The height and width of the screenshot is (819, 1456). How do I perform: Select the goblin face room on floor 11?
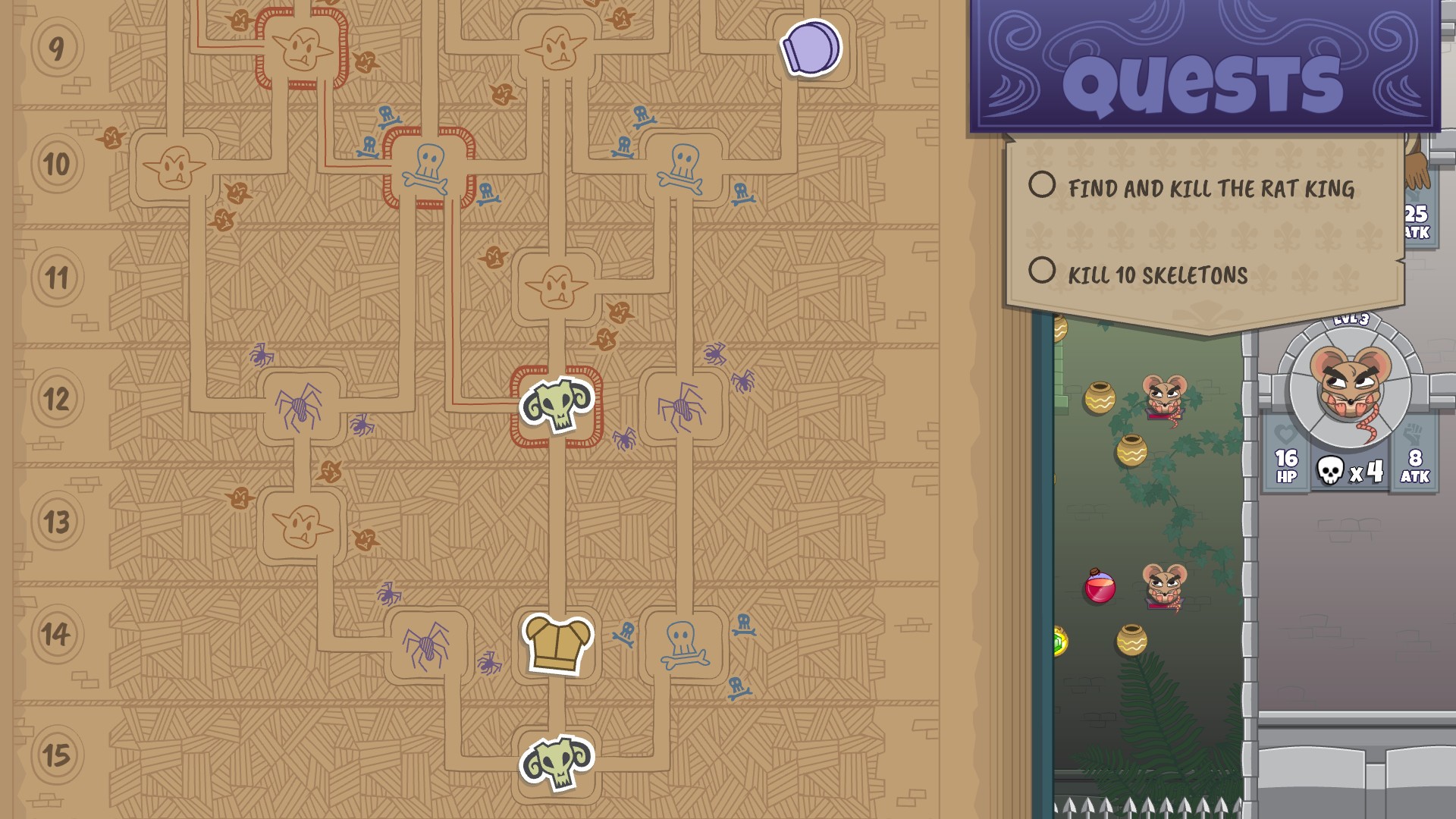pos(556,286)
